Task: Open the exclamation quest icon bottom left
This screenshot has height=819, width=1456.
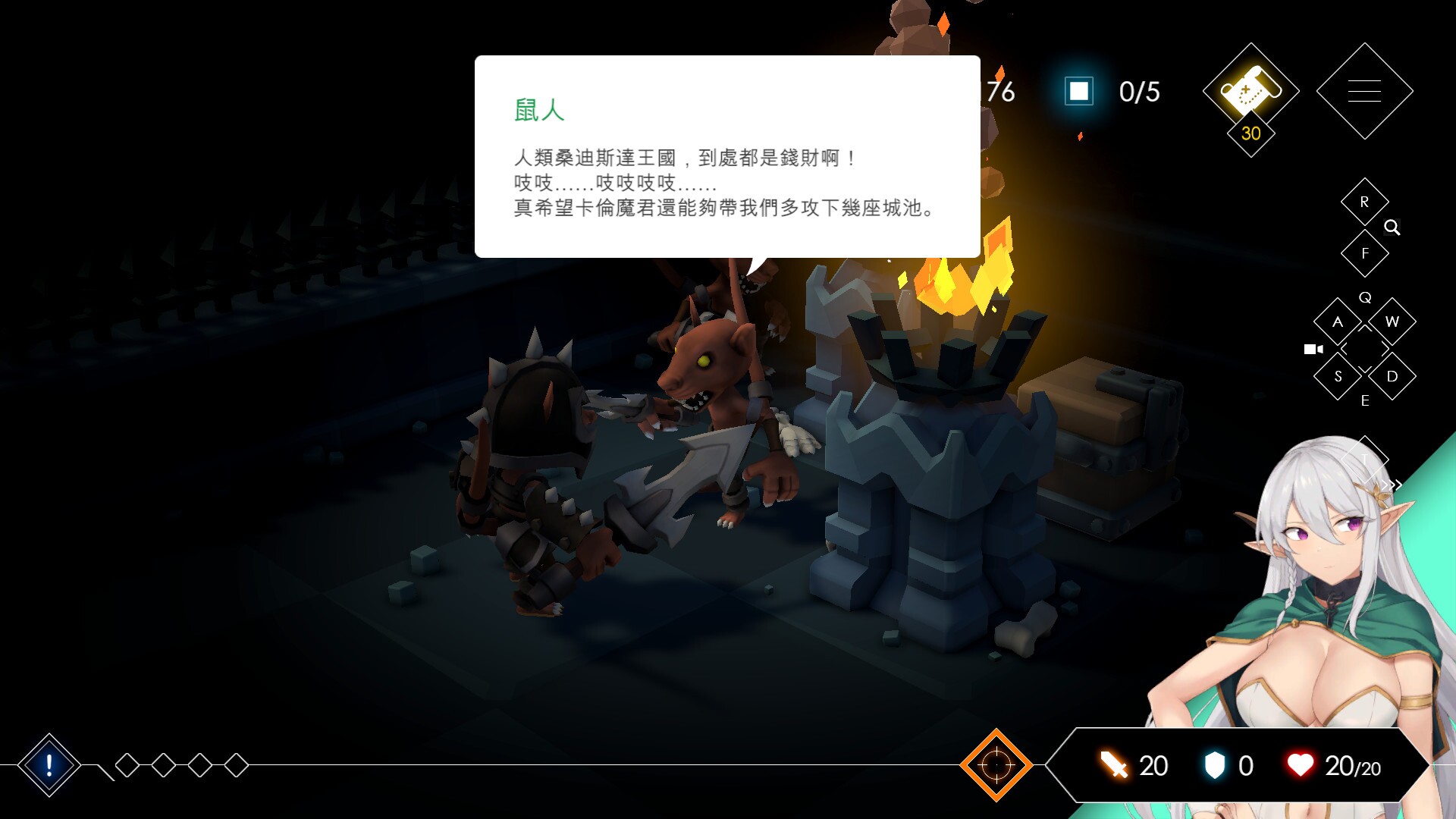Action: click(48, 766)
